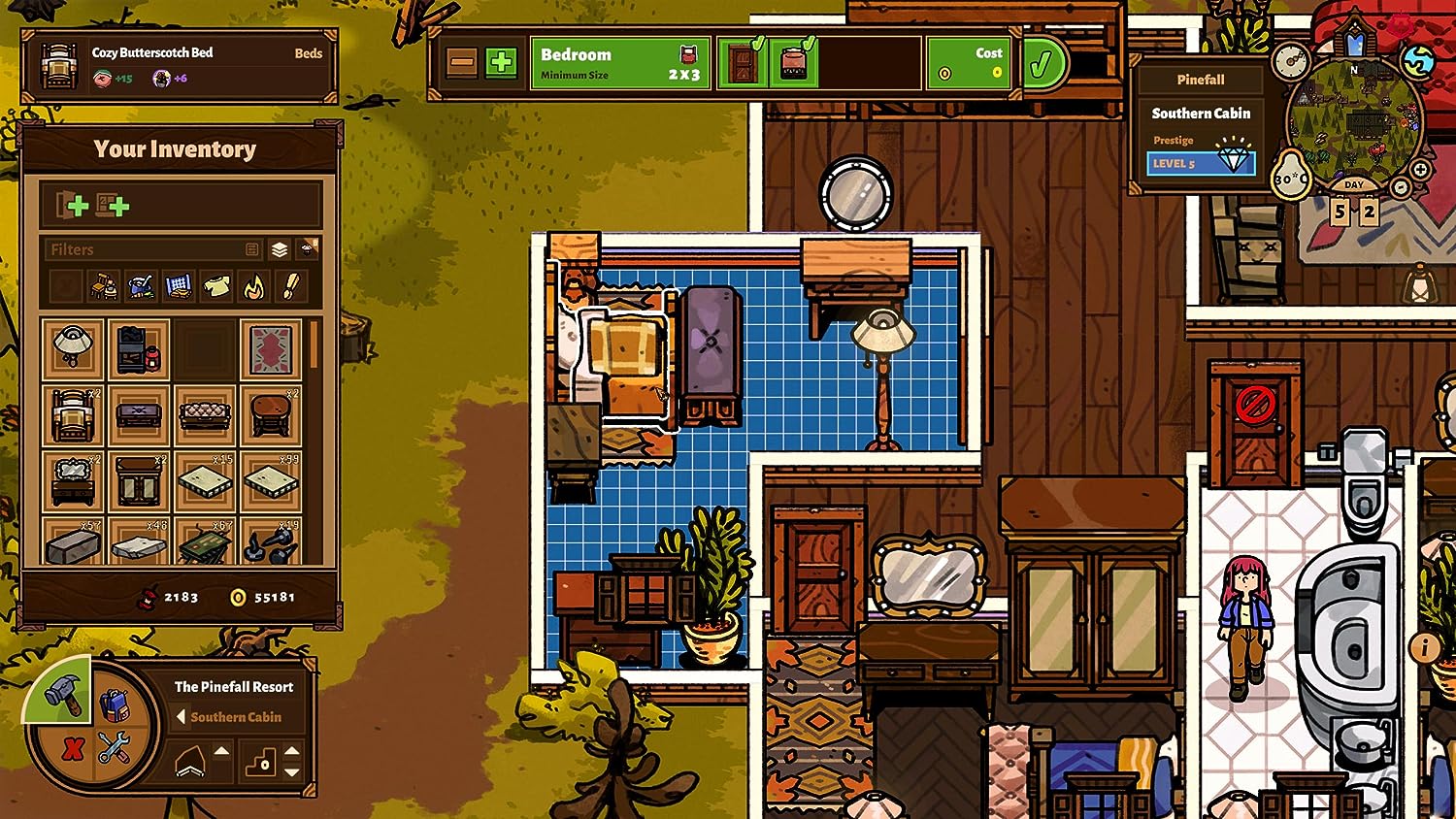The width and height of the screenshot is (1456, 819).
Task: Toggle the layers view icon beside Filters
Action: pyautogui.click(x=280, y=249)
